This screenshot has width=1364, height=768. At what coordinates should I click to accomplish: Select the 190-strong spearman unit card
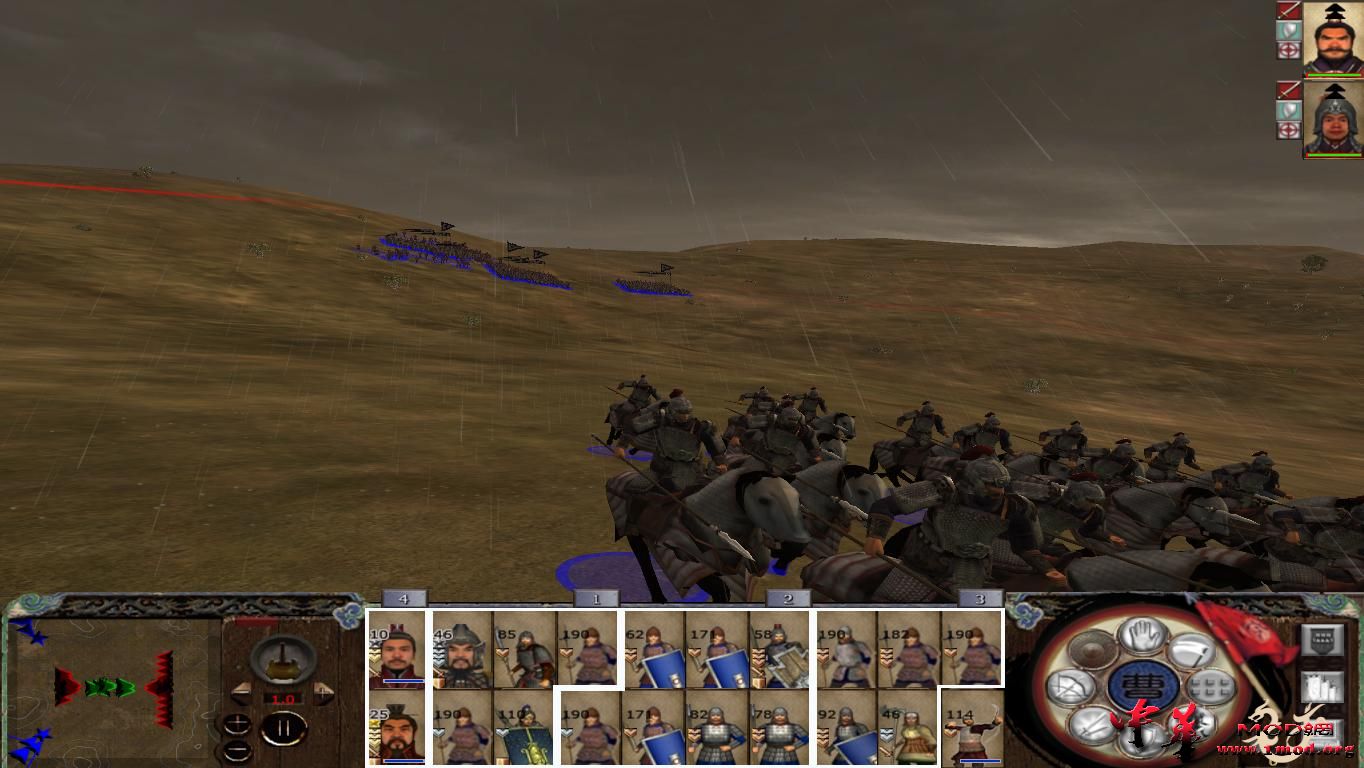pyautogui.click(x=586, y=650)
